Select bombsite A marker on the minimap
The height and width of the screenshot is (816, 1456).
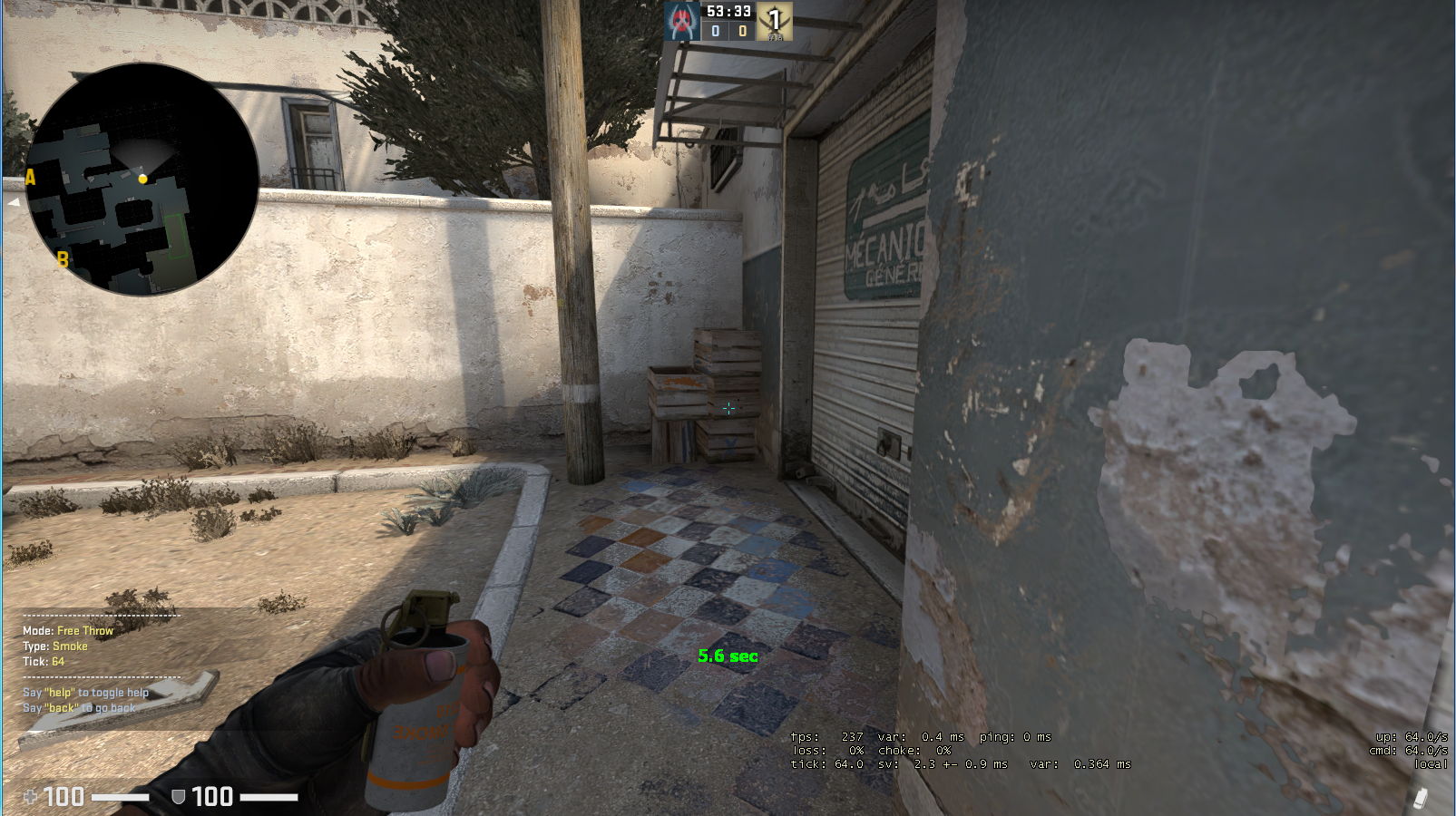point(30,178)
